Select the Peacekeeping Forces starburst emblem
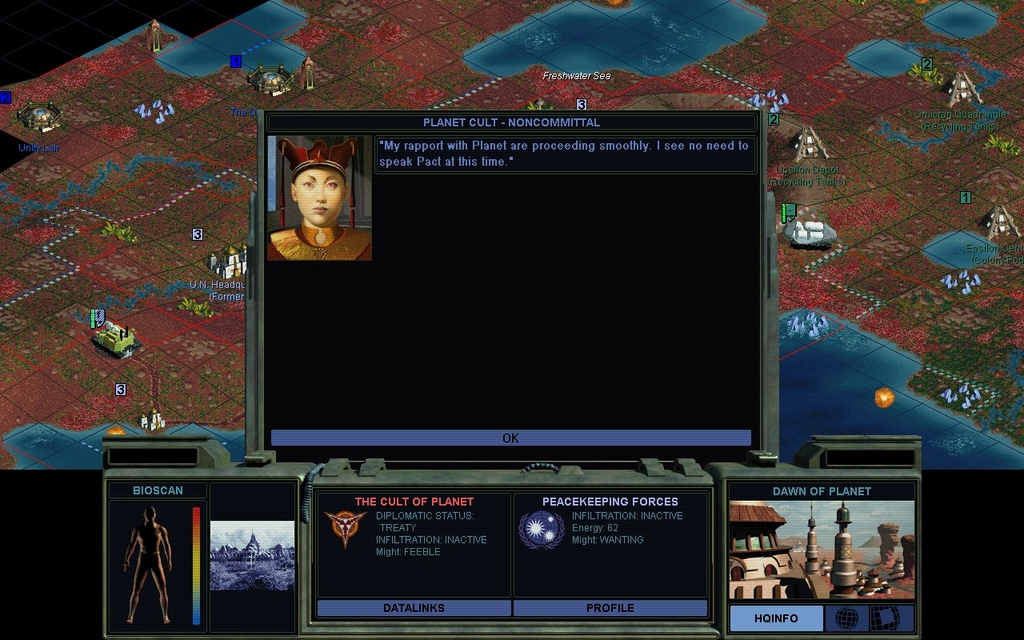The height and width of the screenshot is (640, 1024). [x=541, y=529]
